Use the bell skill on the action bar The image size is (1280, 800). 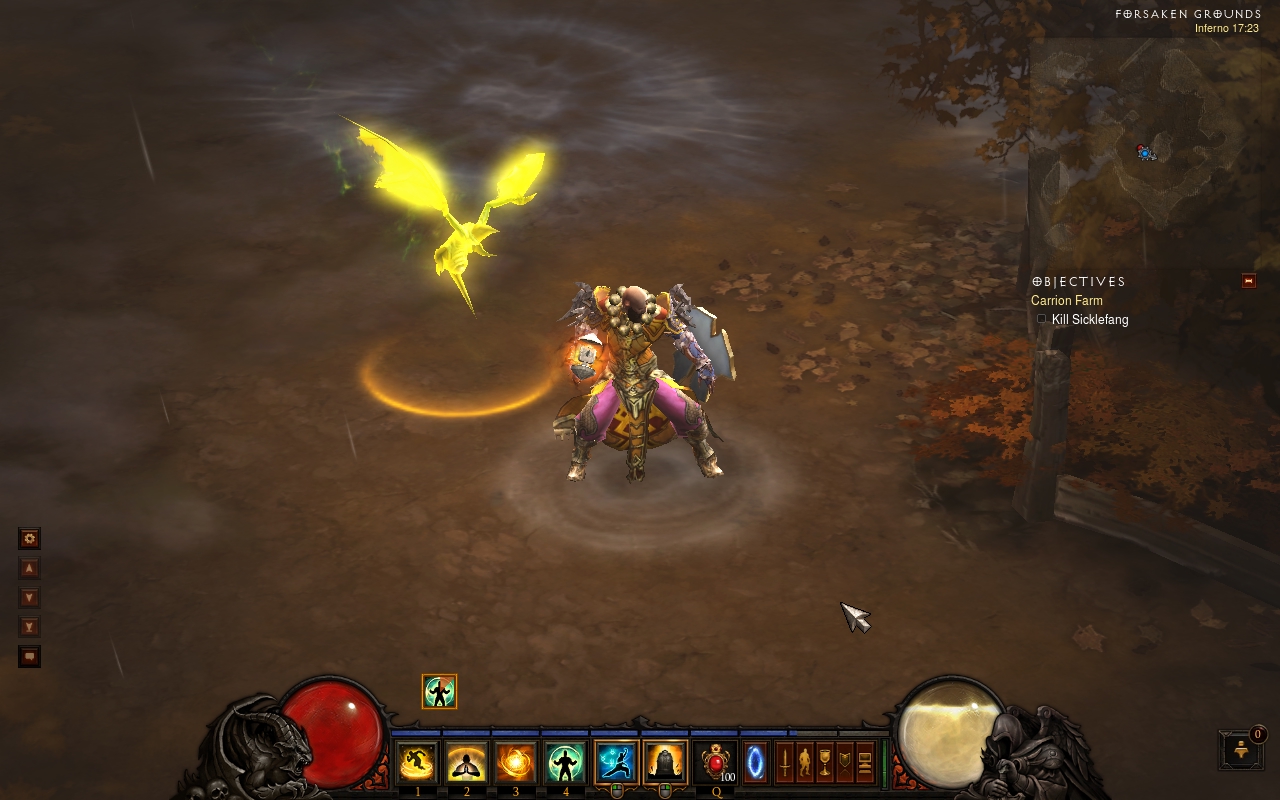(x=665, y=763)
